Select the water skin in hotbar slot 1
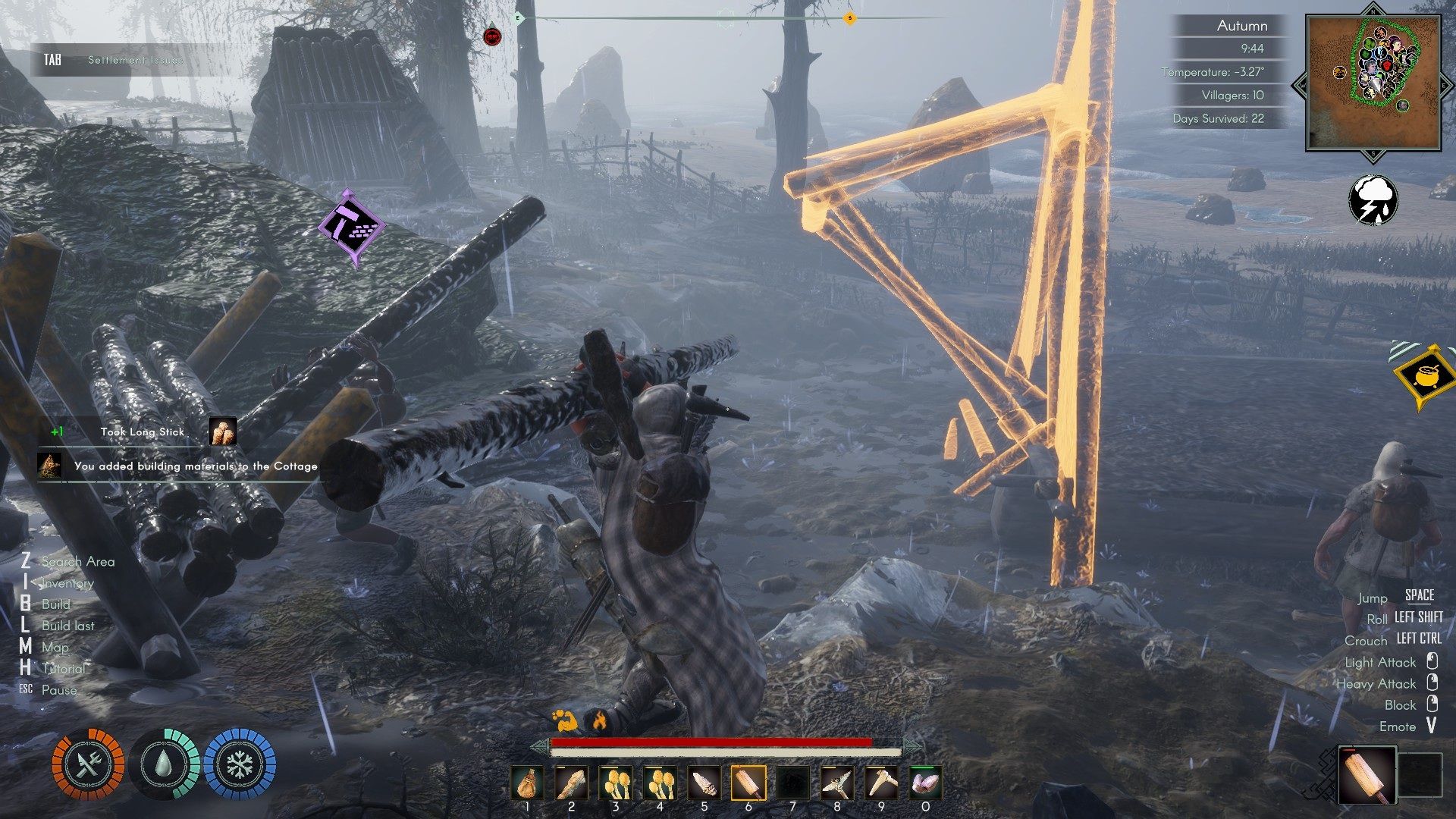 tap(527, 783)
